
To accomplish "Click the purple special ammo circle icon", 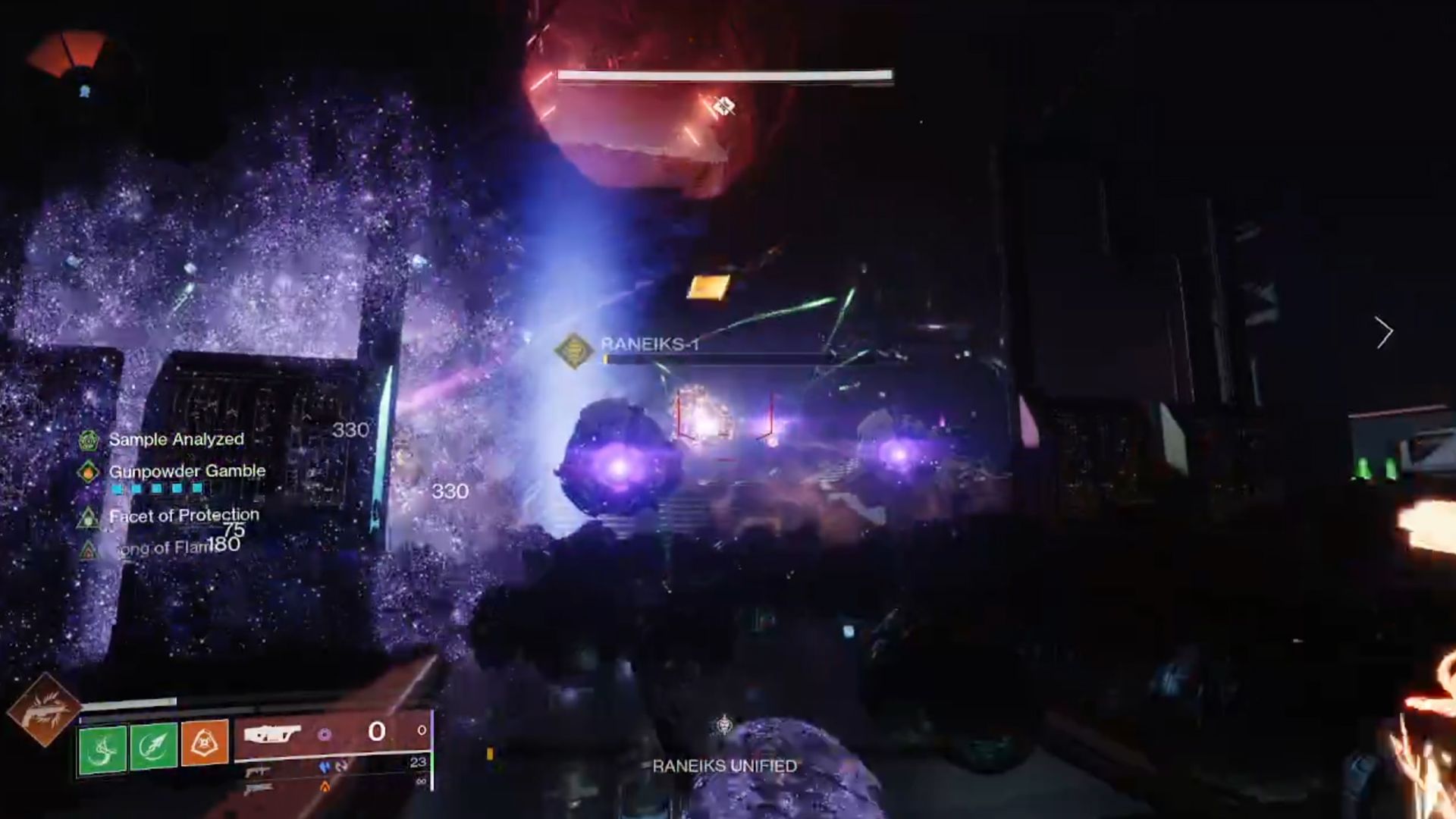I will (x=325, y=734).
